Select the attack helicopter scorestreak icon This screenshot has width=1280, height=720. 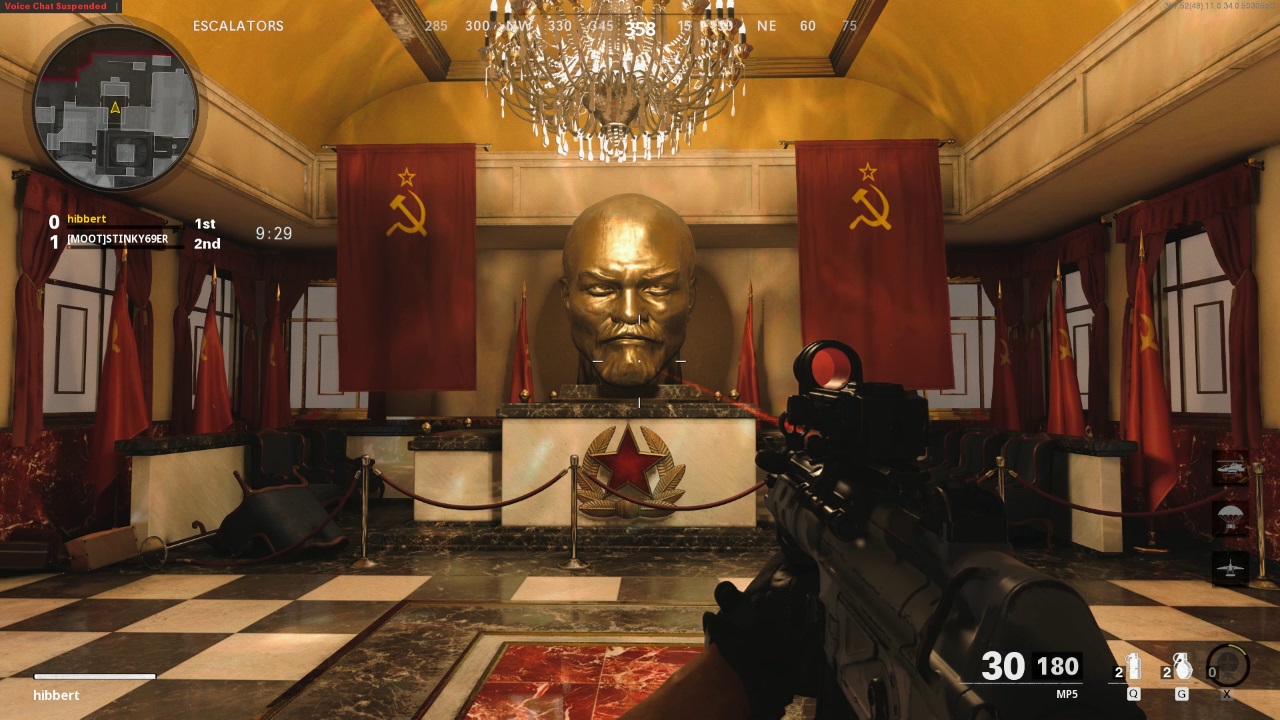pos(1230,468)
